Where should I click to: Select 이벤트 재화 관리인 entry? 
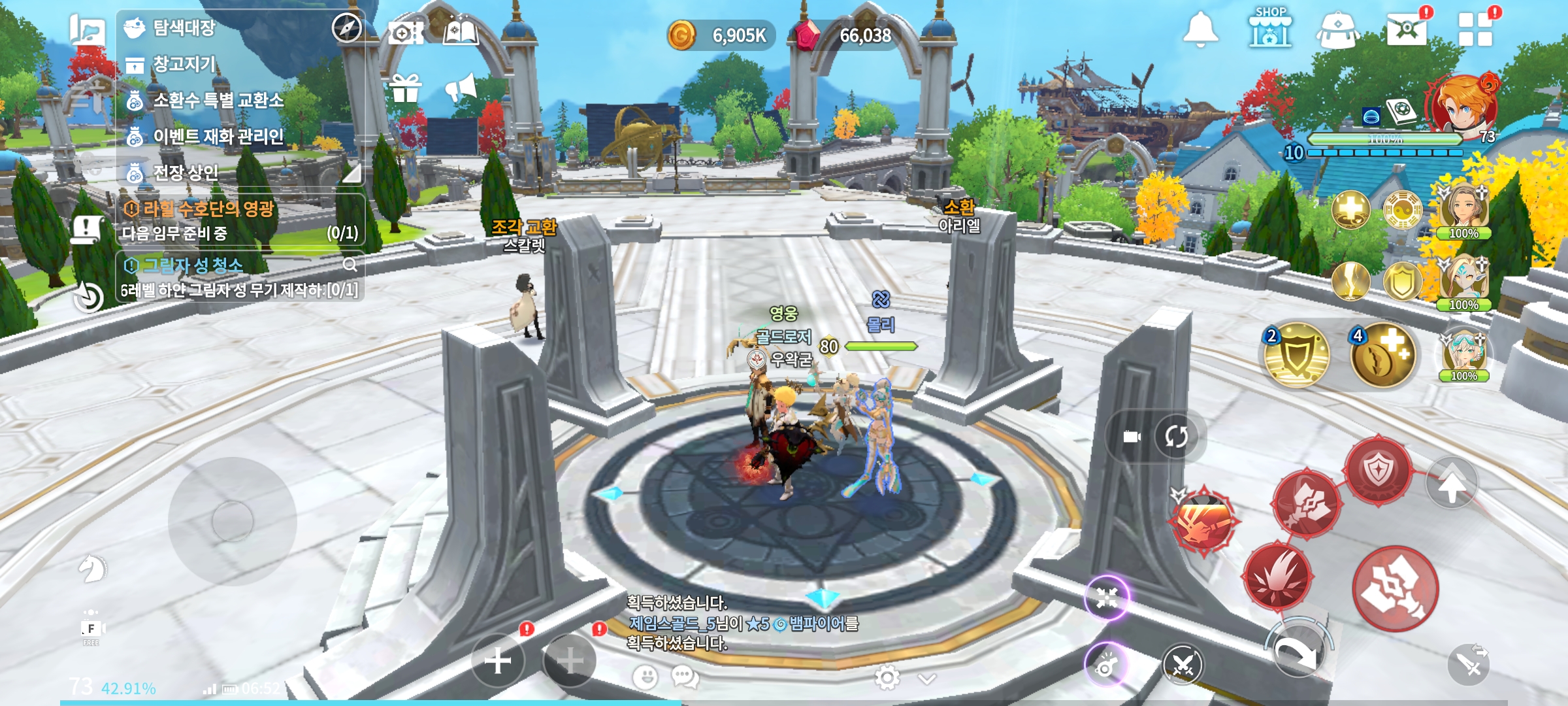click(x=218, y=136)
